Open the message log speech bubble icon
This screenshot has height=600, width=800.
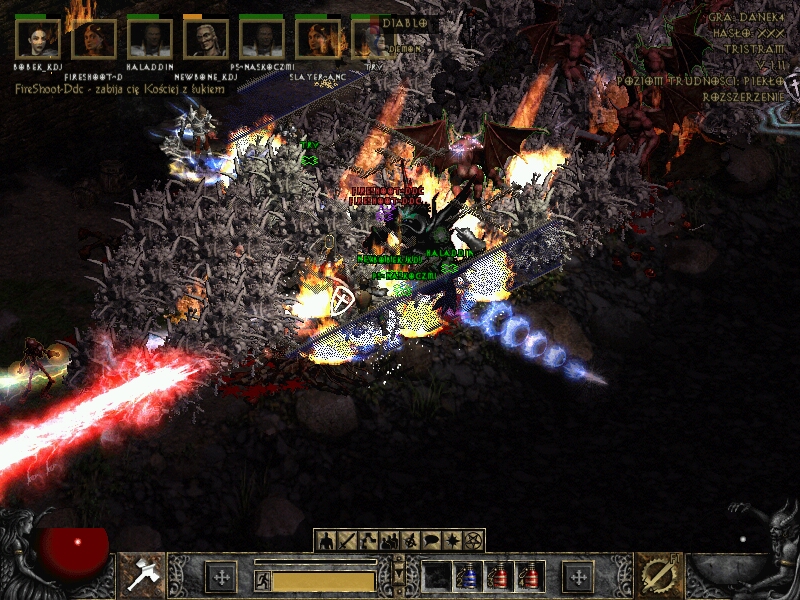click(x=431, y=541)
